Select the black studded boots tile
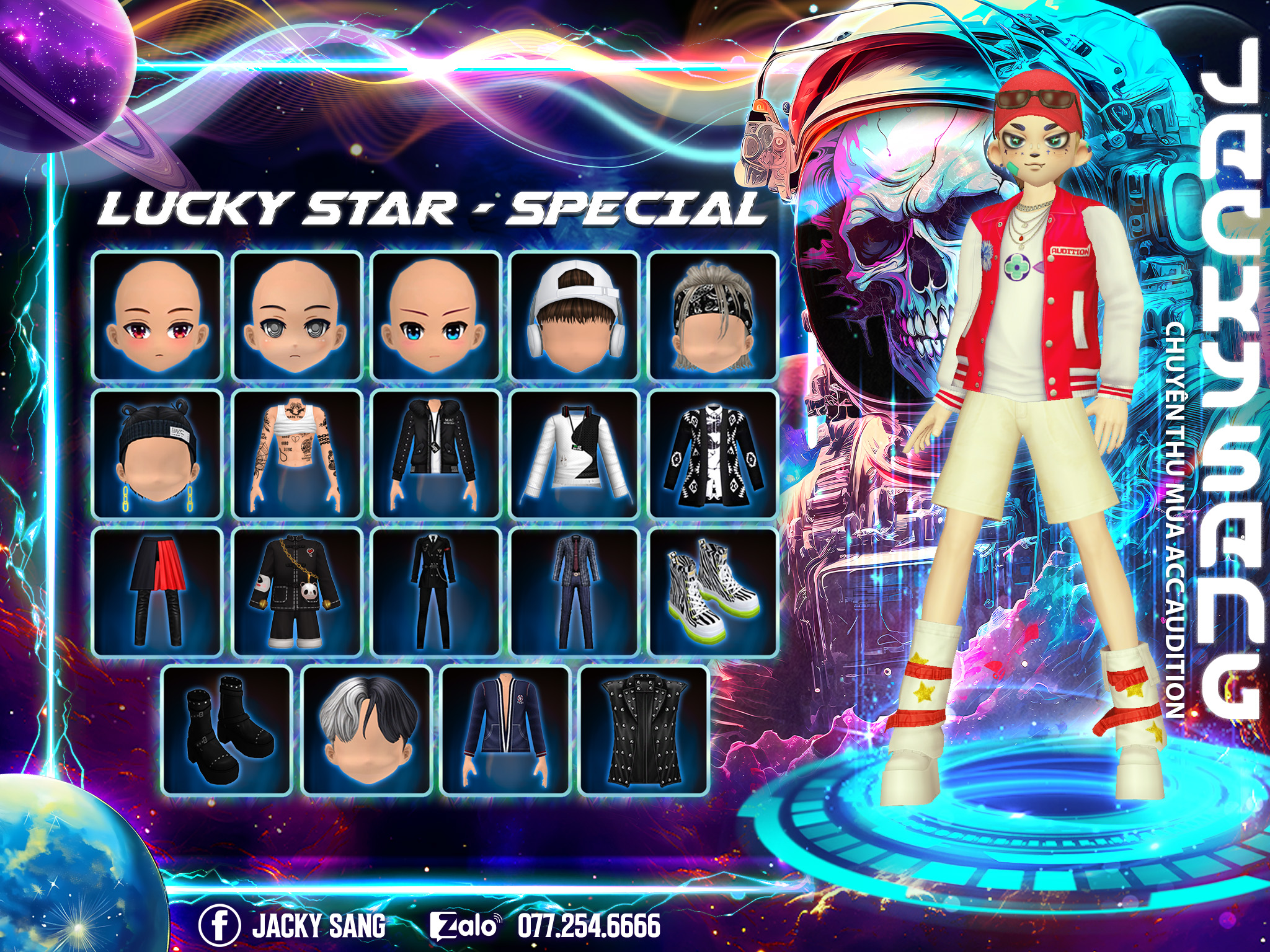The height and width of the screenshot is (952, 1270). coord(227,730)
